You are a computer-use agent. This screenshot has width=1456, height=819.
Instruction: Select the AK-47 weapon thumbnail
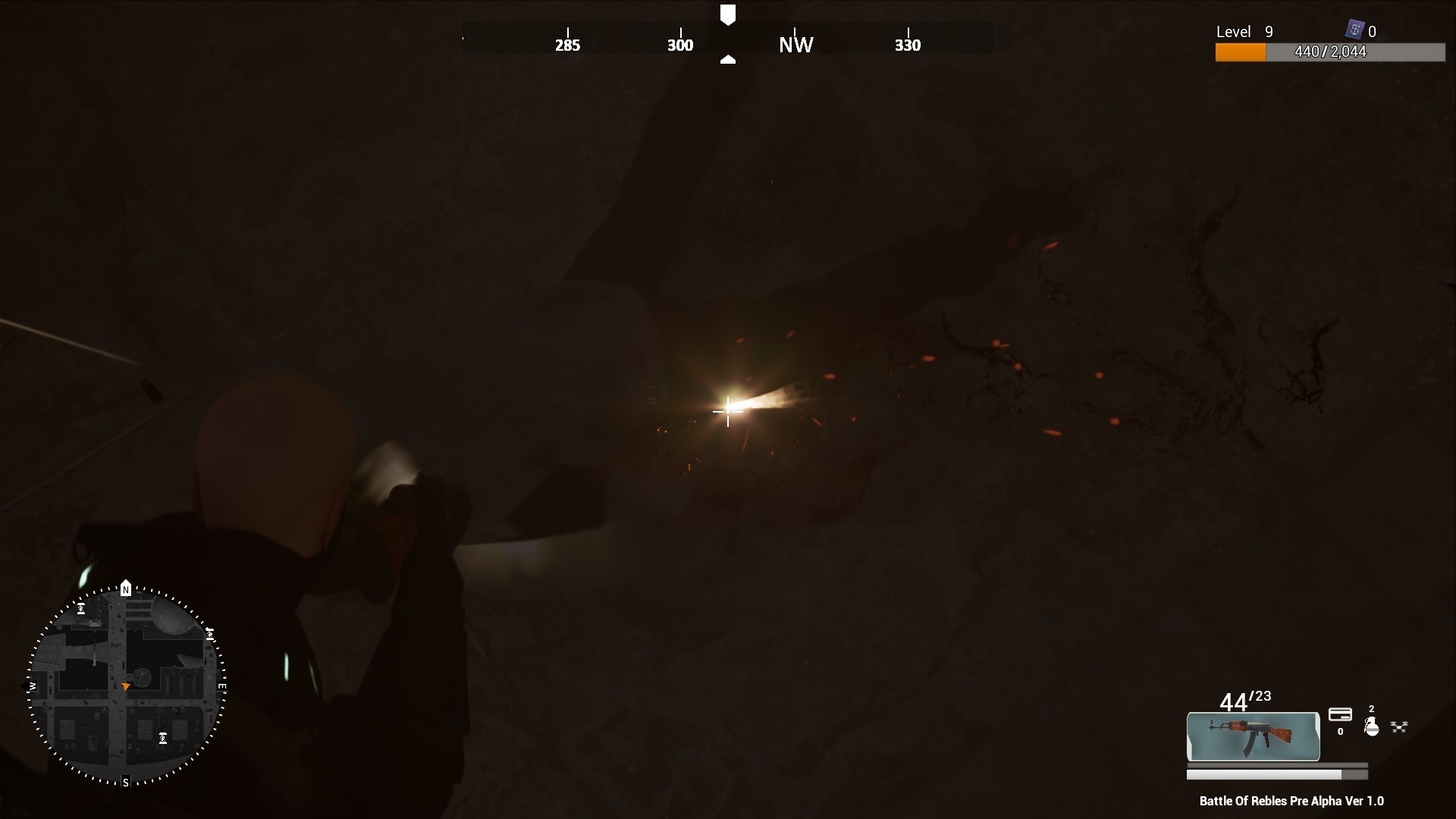[1253, 736]
